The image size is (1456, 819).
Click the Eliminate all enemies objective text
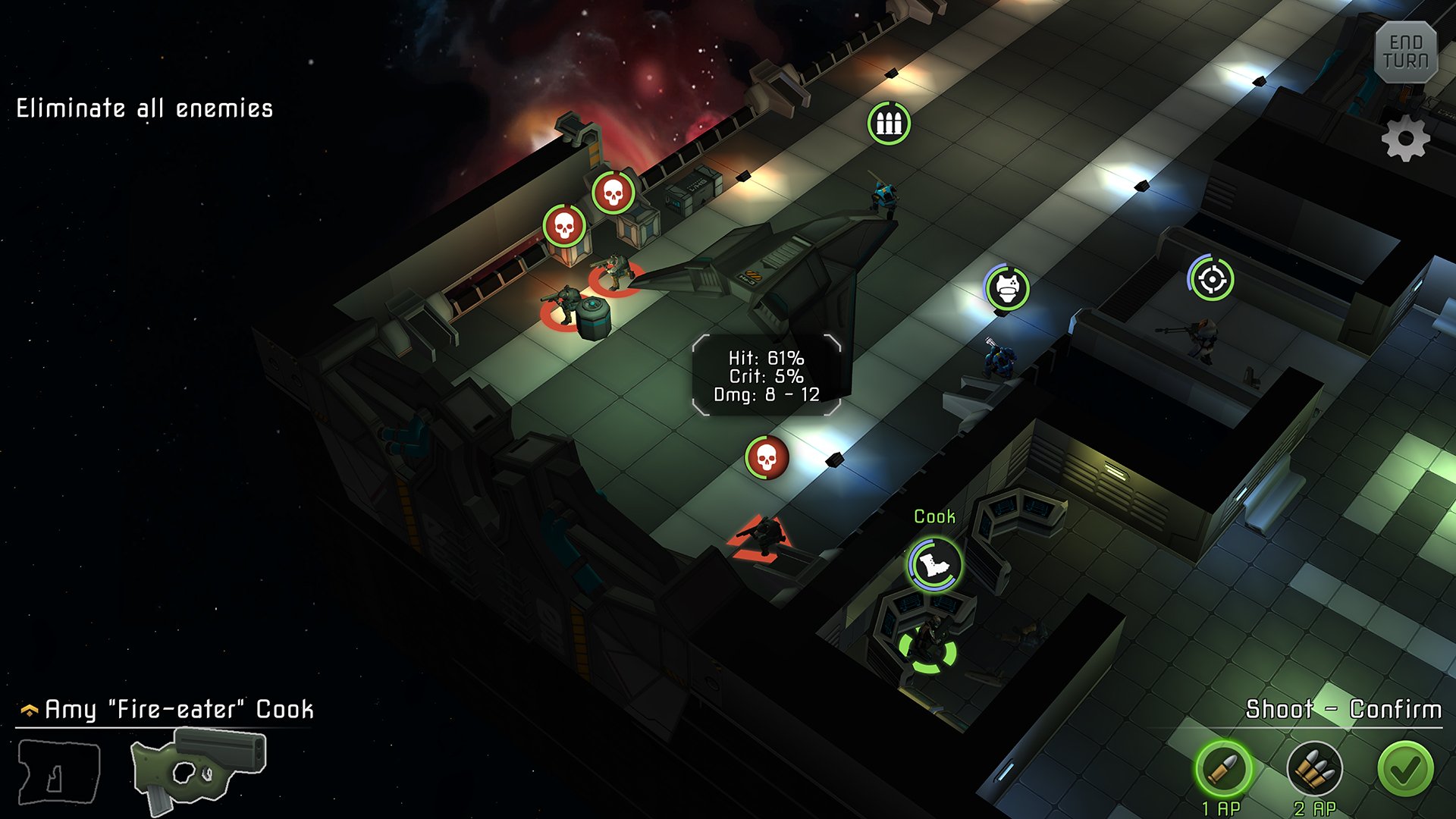(144, 106)
